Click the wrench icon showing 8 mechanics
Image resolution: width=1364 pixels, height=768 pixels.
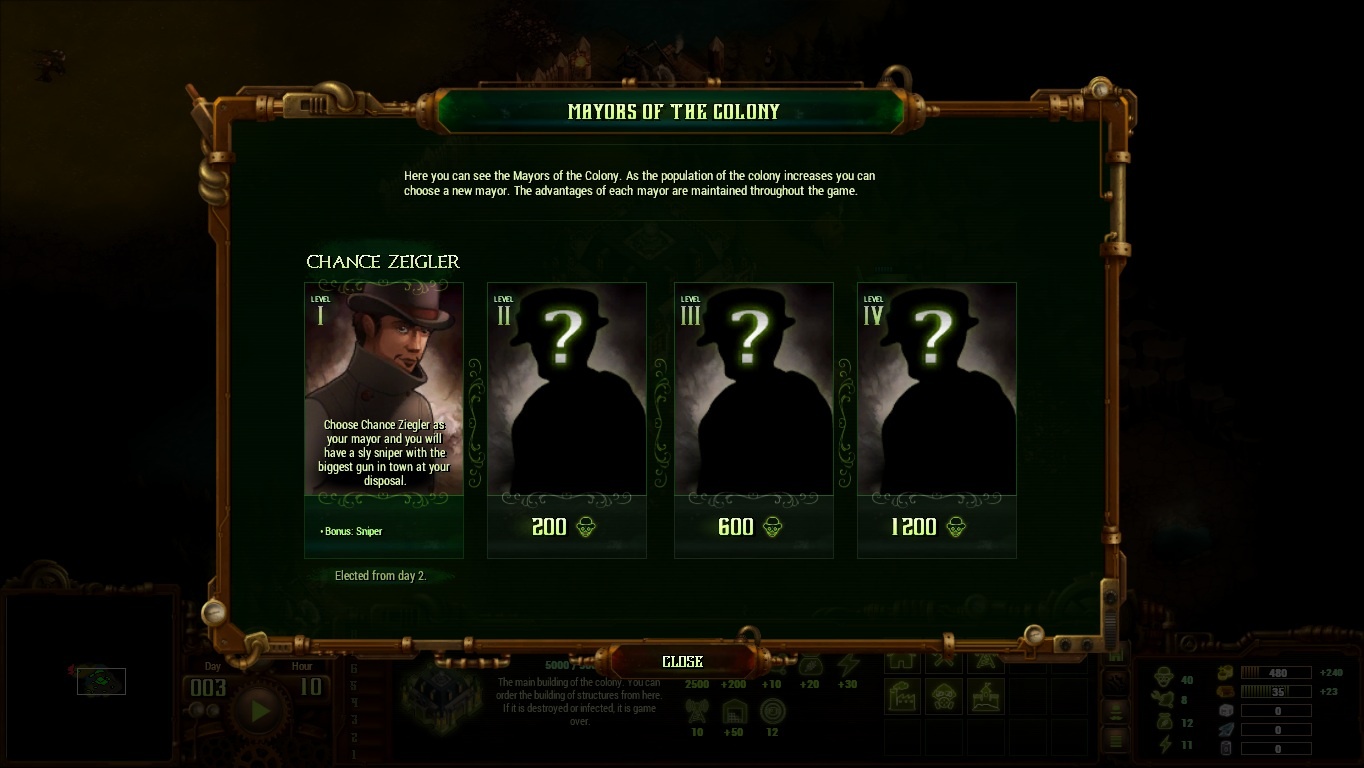point(1162,697)
